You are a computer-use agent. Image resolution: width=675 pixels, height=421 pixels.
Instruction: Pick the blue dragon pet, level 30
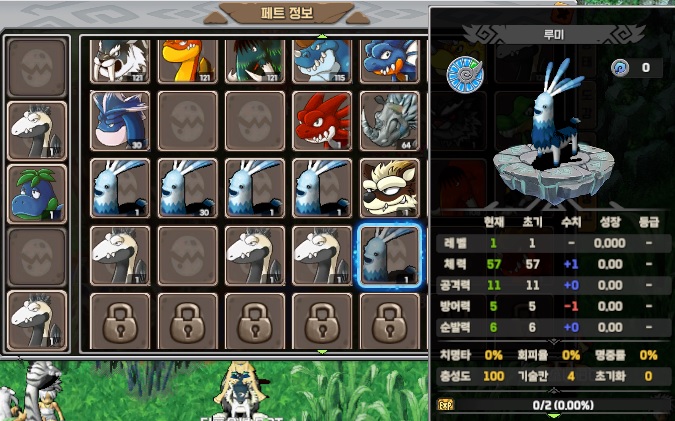121,121
